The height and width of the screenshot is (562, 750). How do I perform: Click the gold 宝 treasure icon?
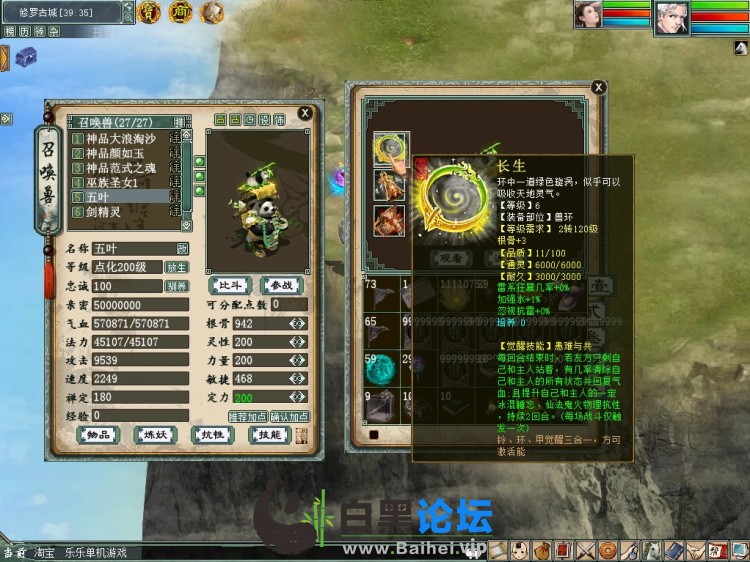pos(149,12)
